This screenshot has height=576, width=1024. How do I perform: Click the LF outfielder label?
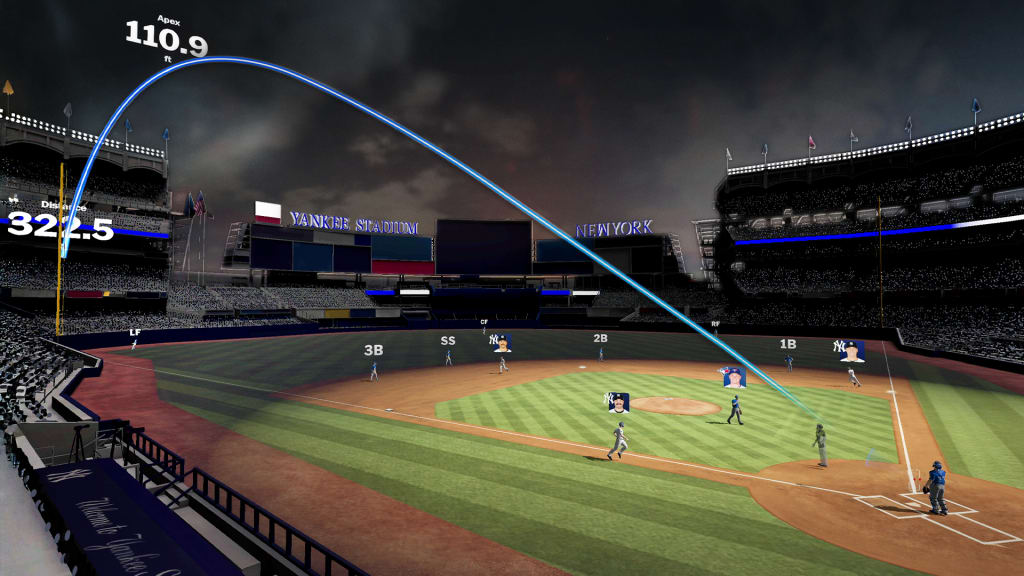pyautogui.click(x=135, y=332)
